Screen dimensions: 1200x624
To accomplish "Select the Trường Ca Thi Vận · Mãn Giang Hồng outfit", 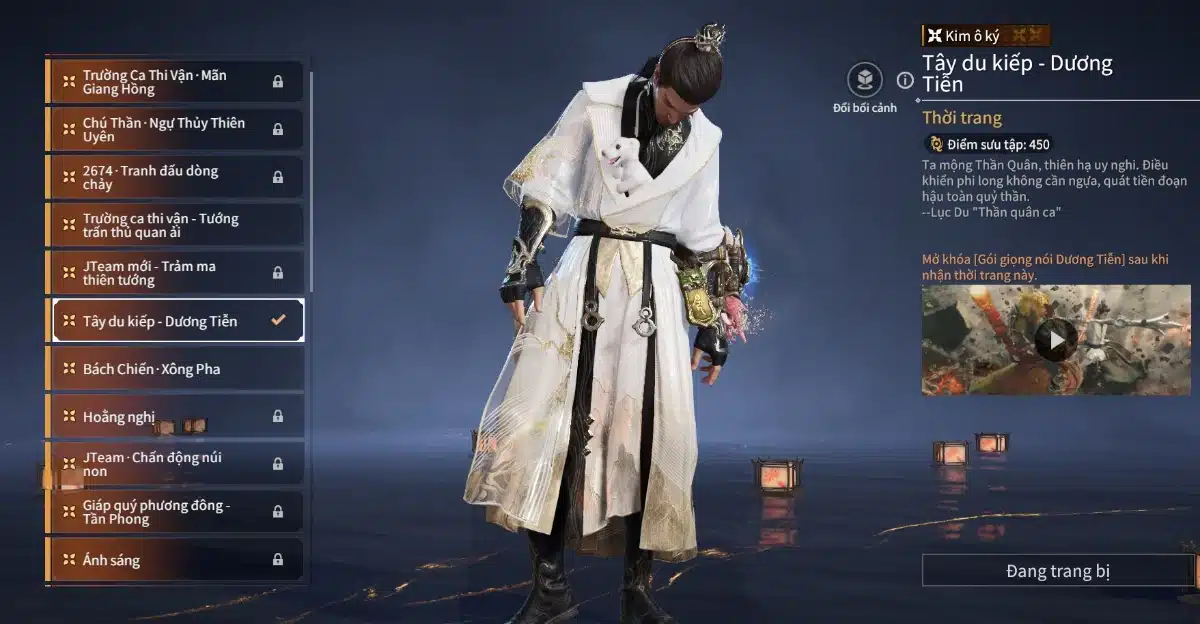I will [x=175, y=82].
